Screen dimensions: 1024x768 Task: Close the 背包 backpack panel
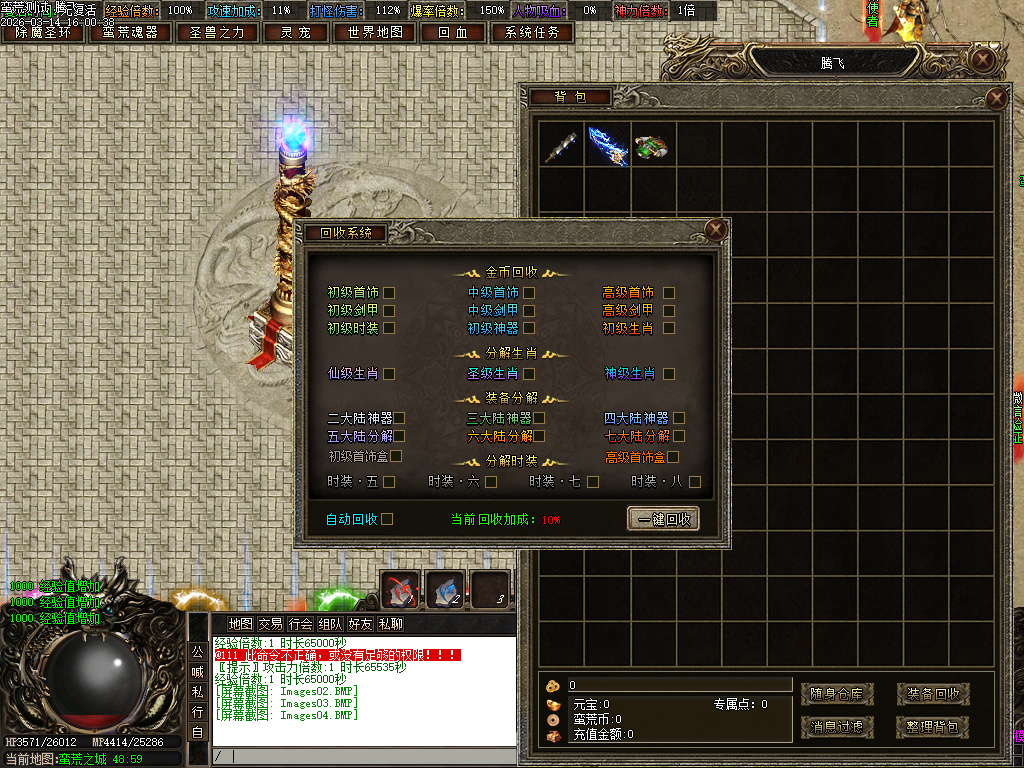[x=996, y=98]
